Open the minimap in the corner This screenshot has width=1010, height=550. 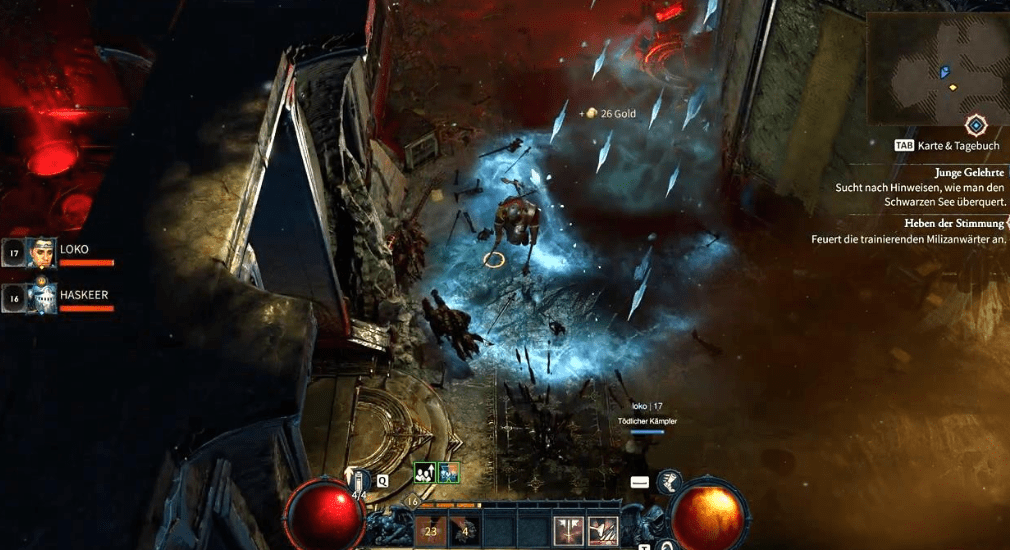tap(936, 67)
